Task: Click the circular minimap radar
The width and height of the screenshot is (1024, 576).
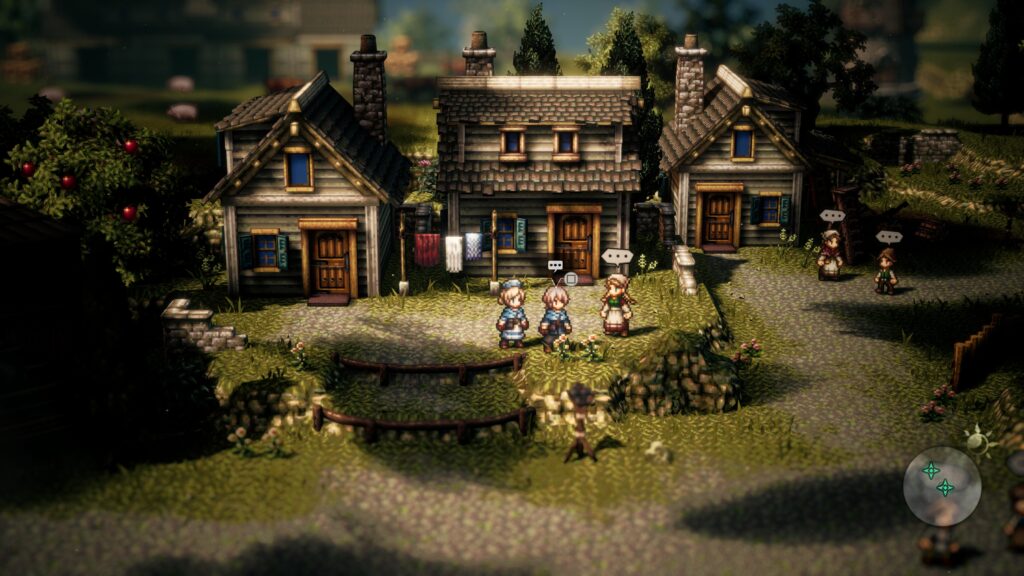Action: point(941,485)
